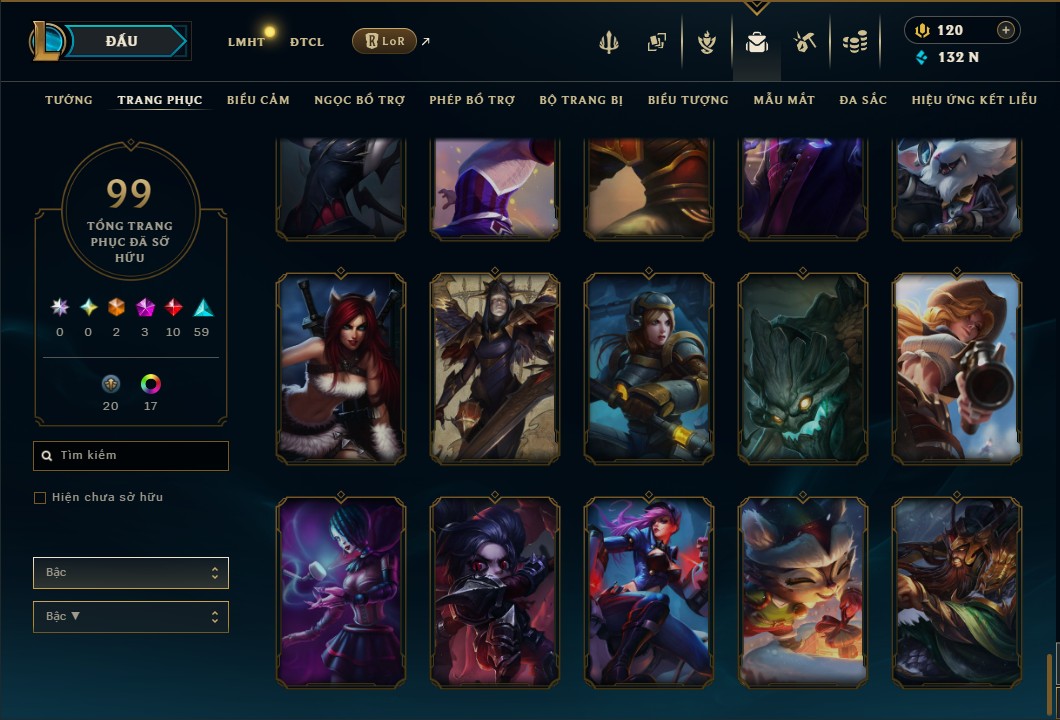Image resolution: width=1060 pixels, height=720 pixels.
Task: Open the BIỂU CẢM tab
Action: pyautogui.click(x=258, y=100)
